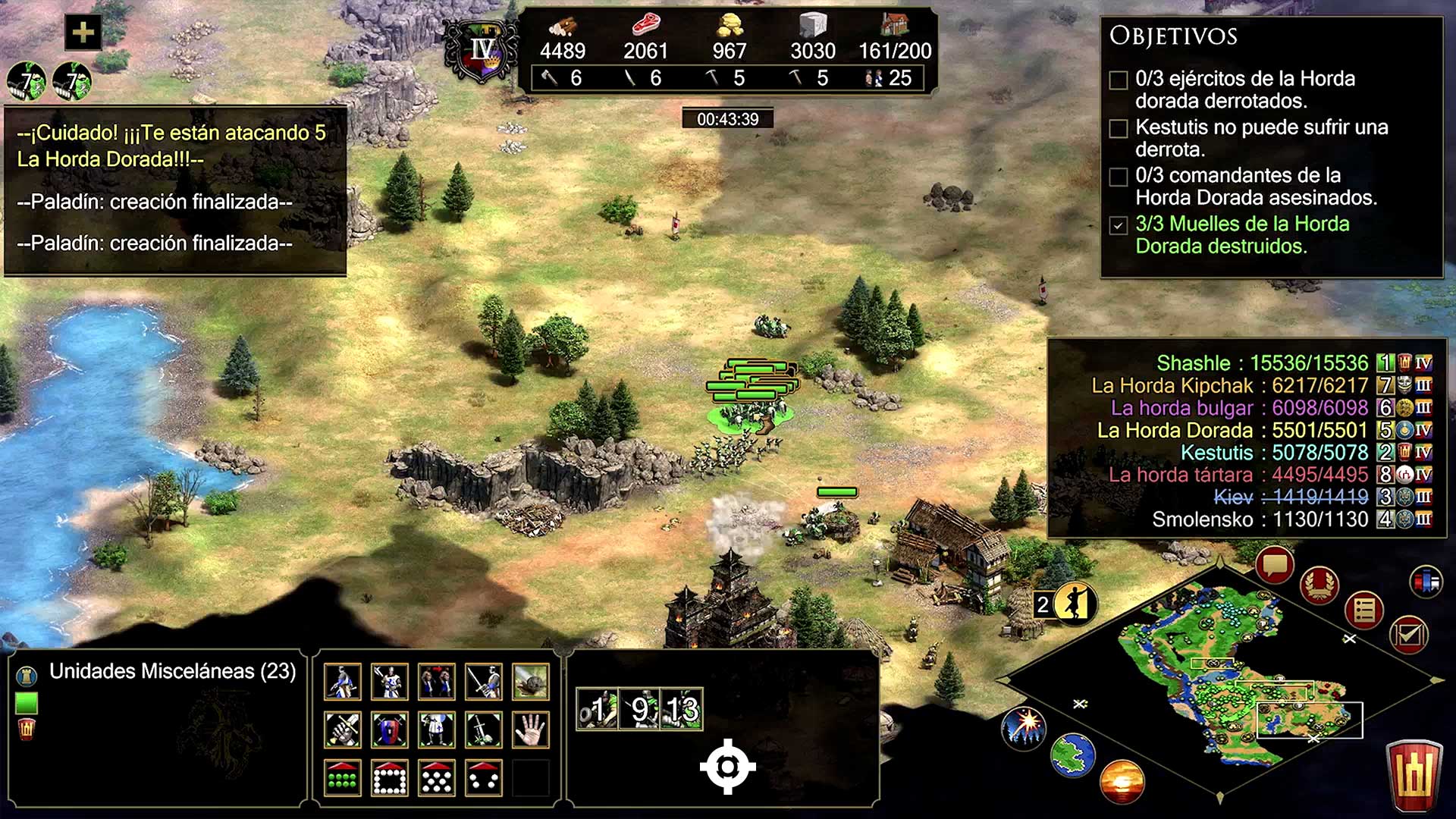Open the red shield main menu button
Image resolution: width=1456 pixels, height=819 pixels.
[x=1414, y=775]
